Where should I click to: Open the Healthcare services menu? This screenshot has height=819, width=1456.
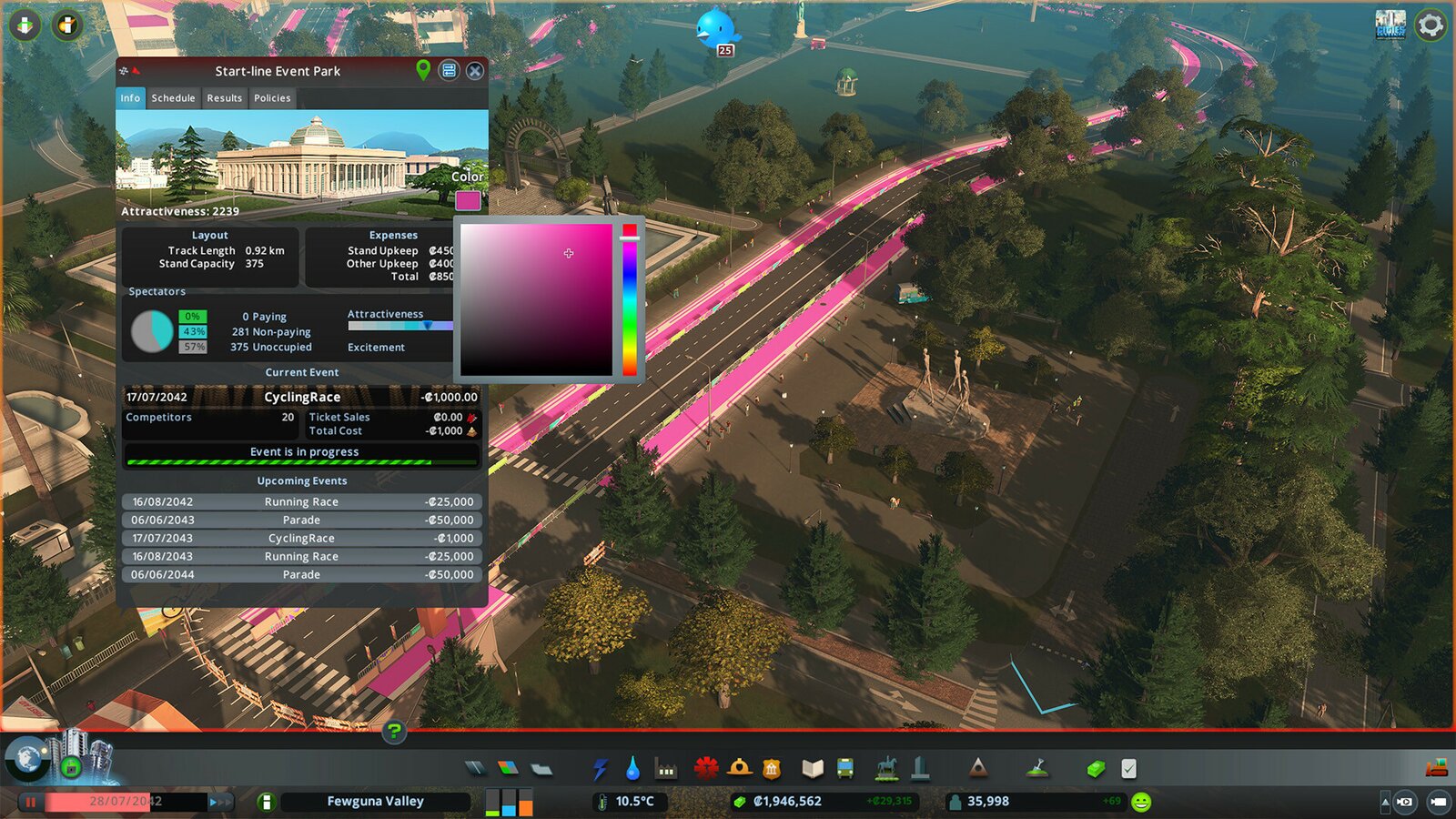click(x=708, y=768)
